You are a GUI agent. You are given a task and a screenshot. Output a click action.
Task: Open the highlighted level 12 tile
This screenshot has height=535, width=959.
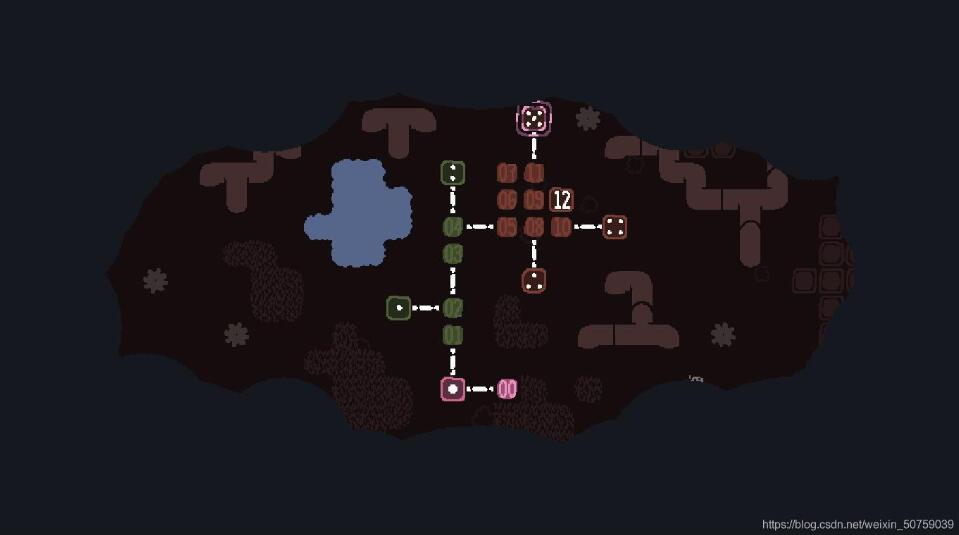[561, 200]
